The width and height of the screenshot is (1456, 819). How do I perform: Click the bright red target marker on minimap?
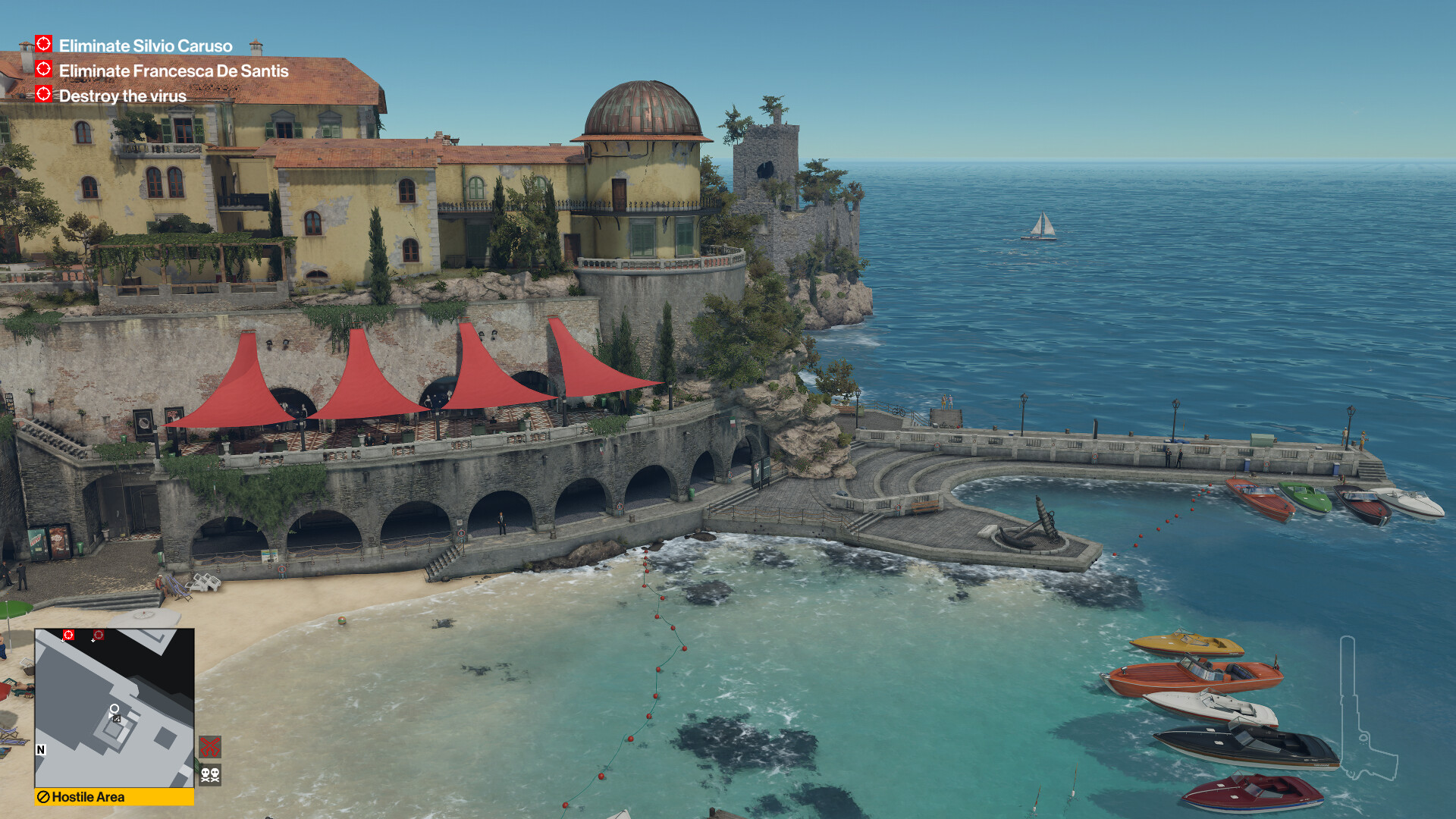(68, 635)
